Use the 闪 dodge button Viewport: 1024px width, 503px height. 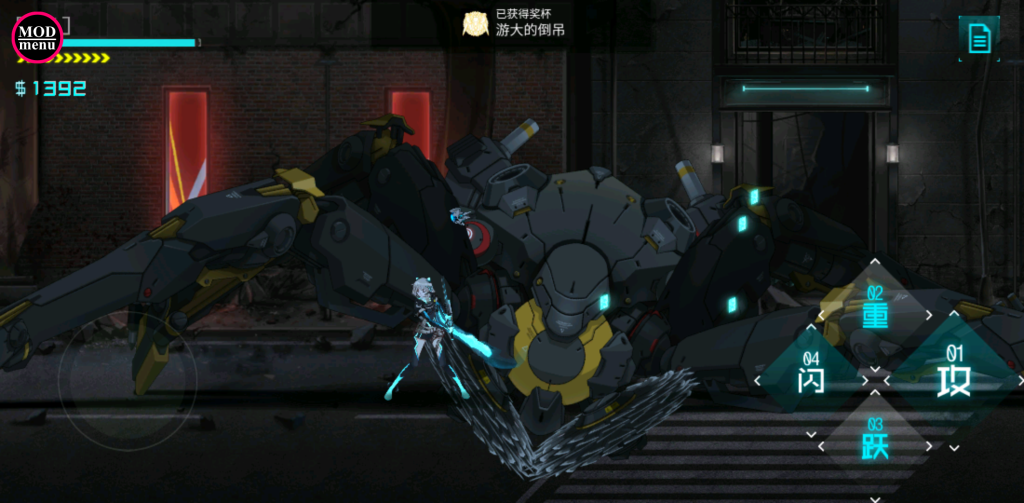point(810,380)
